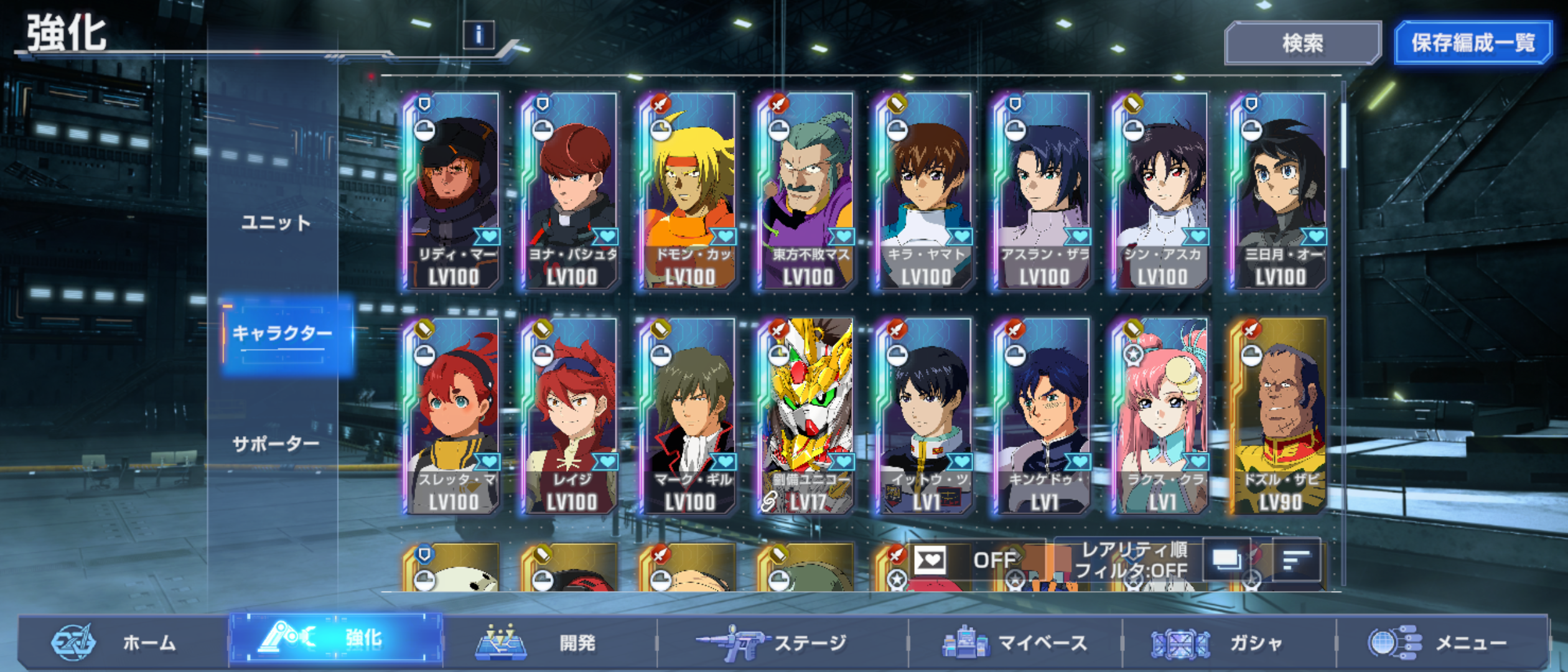Image resolution: width=1568 pixels, height=672 pixels.
Task: Choose the ドズル・ザビ LV90 card
Action: pyautogui.click(x=1279, y=417)
